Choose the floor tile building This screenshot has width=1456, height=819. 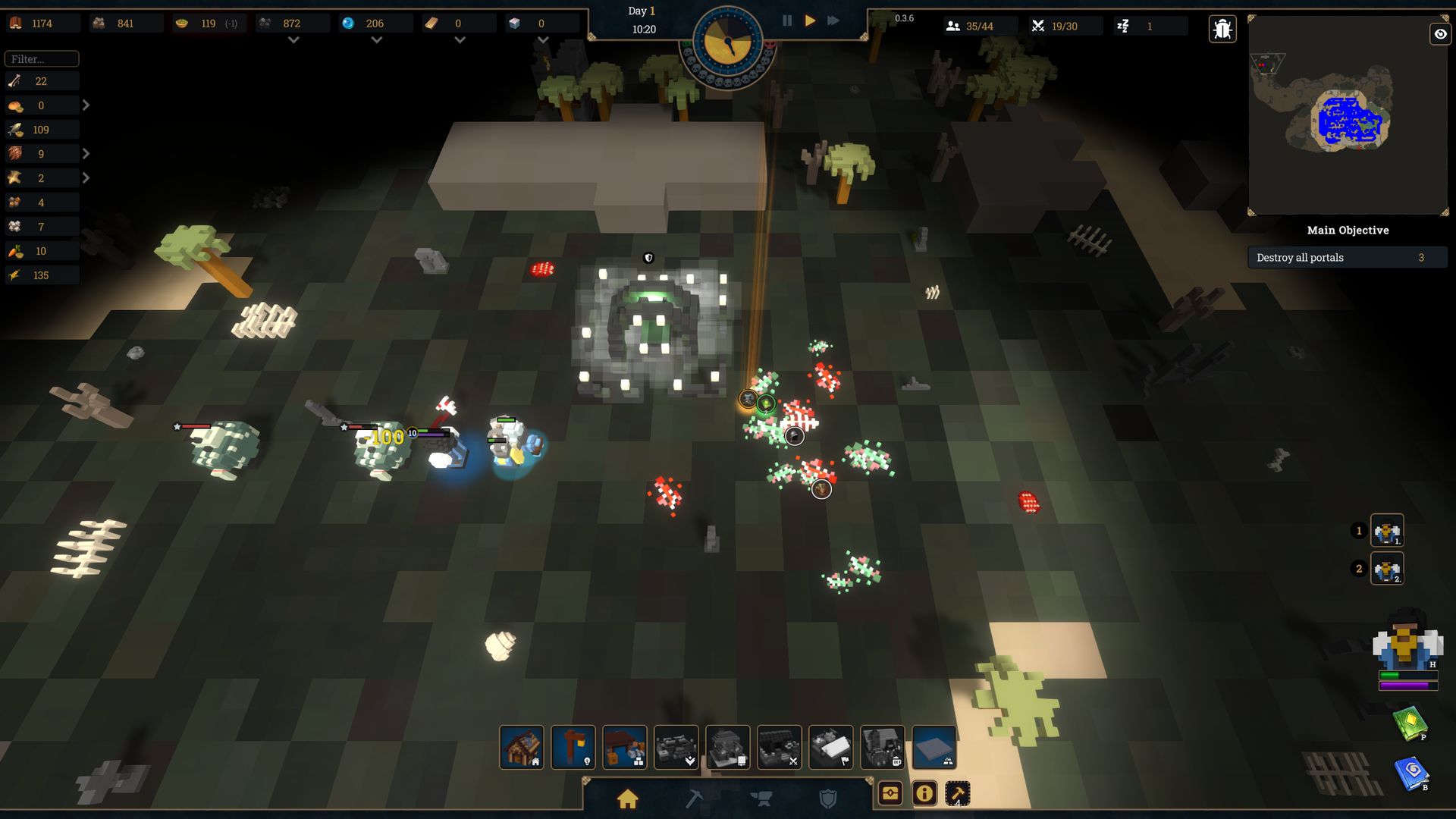tap(934, 748)
